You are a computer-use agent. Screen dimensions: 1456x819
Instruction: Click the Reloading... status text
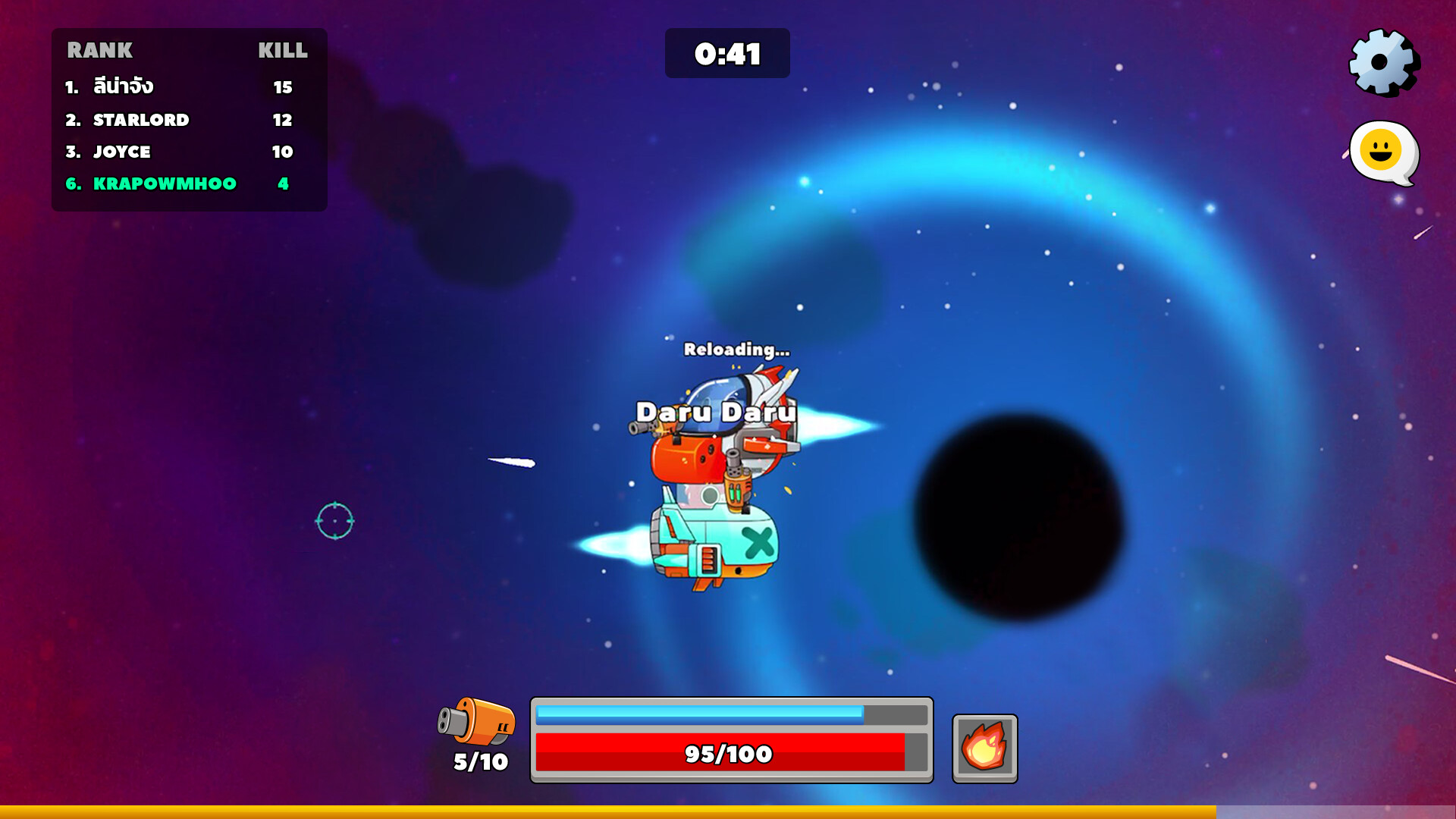pos(736,350)
